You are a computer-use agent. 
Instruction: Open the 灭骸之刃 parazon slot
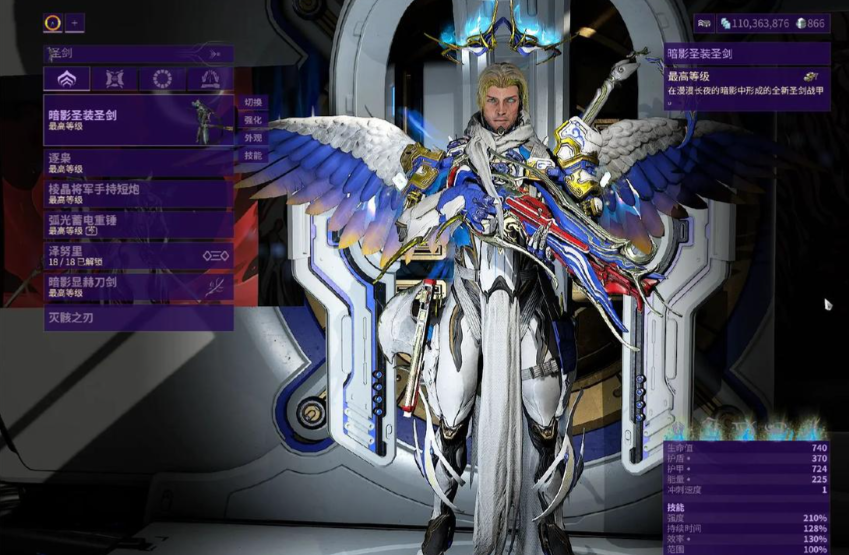(138, 319)
